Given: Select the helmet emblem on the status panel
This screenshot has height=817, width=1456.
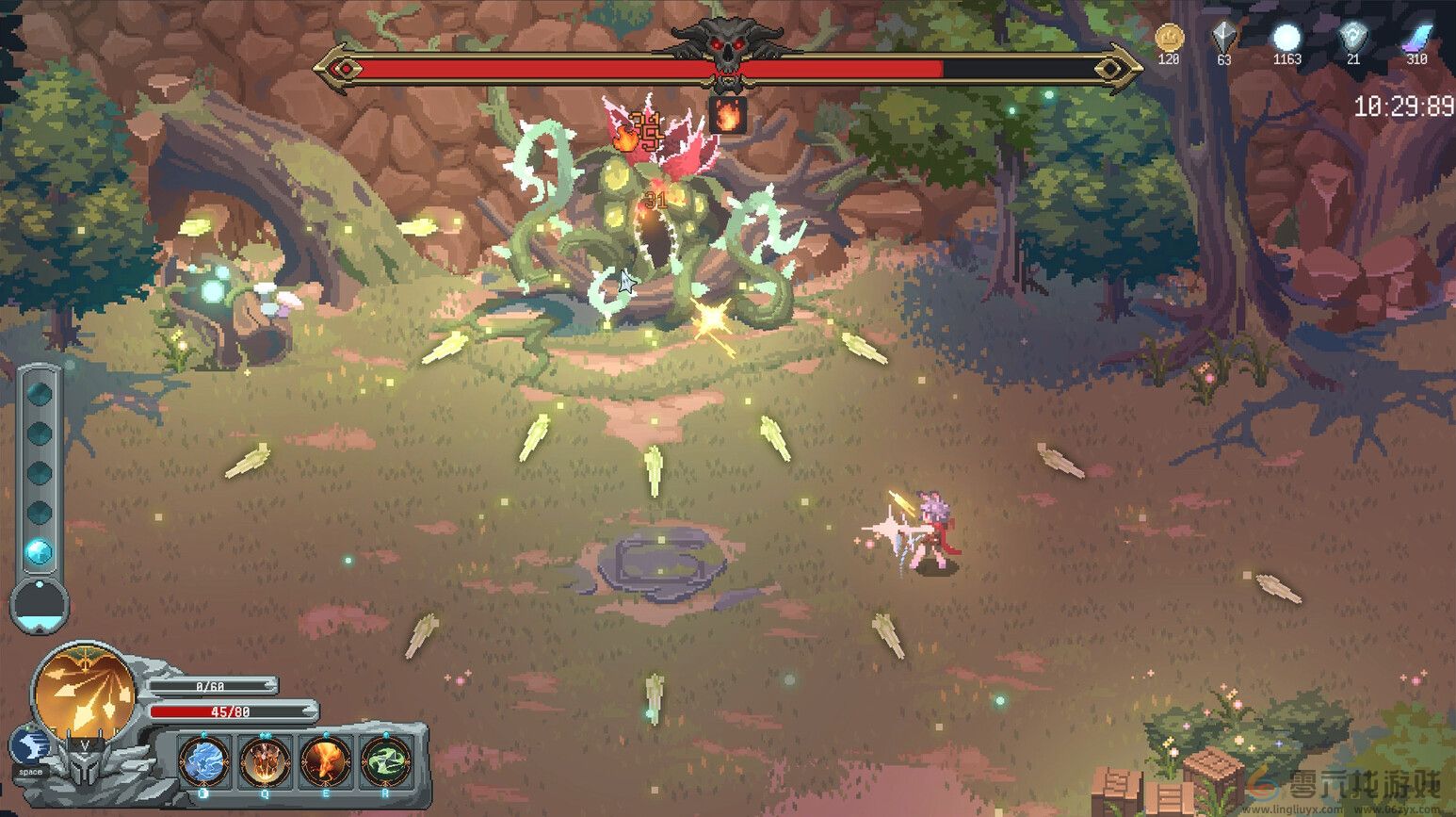Looking at the screenshot, I should (x=83, y=763).
